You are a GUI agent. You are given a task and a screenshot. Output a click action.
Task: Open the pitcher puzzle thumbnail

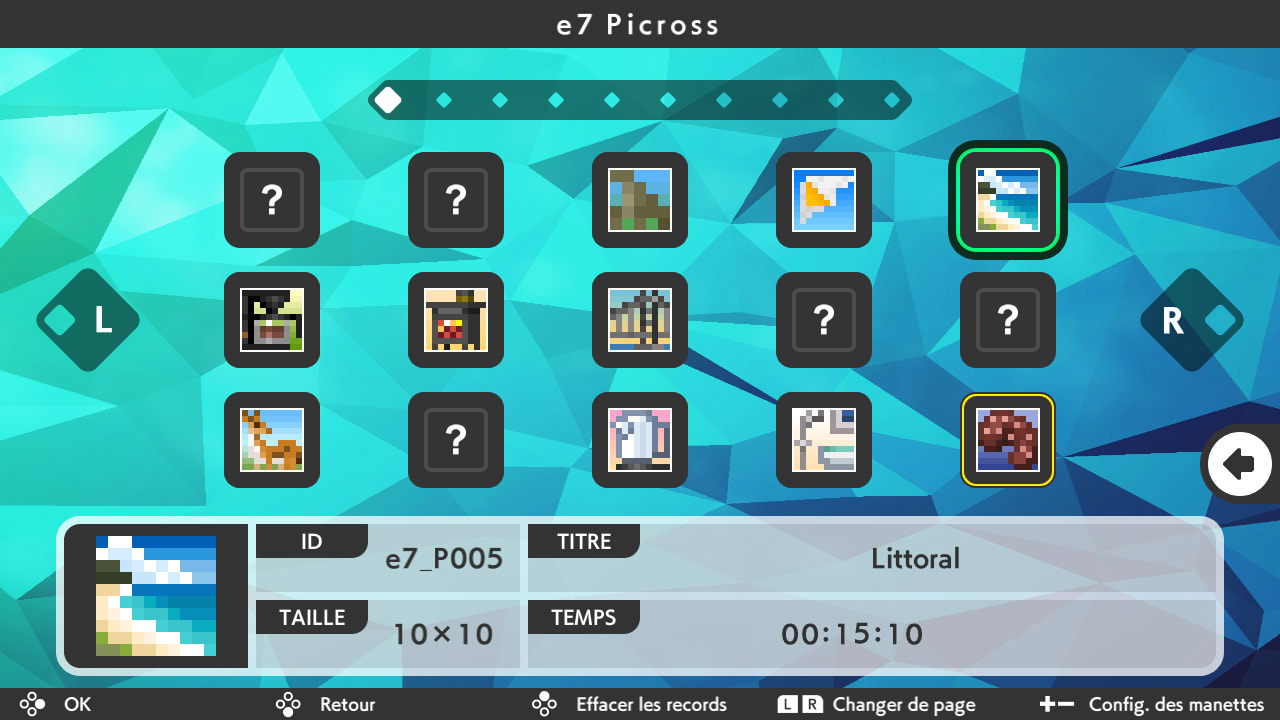(x=640, y=440)
